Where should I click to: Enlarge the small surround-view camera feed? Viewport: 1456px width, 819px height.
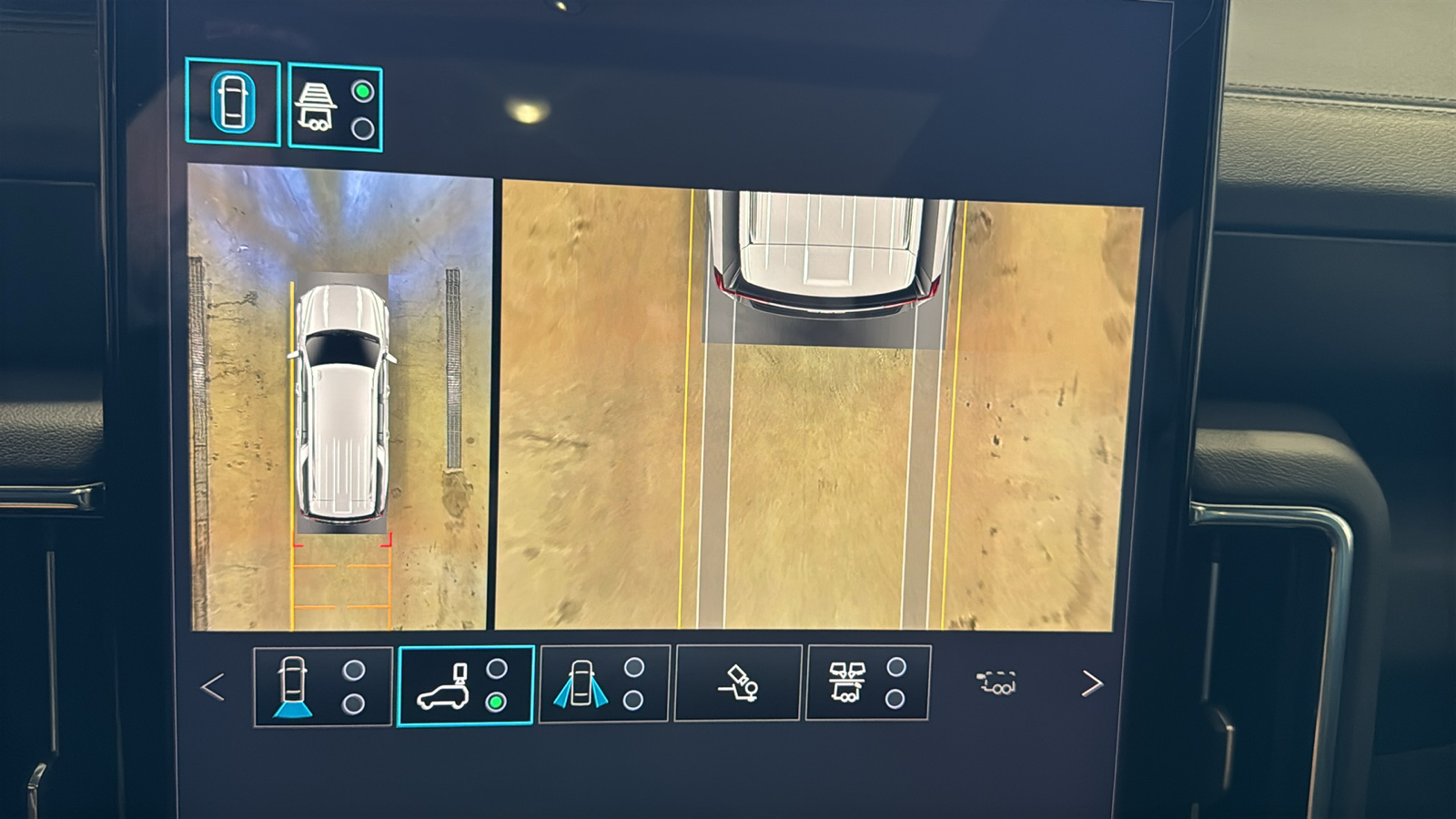click(x=339, y=398)
